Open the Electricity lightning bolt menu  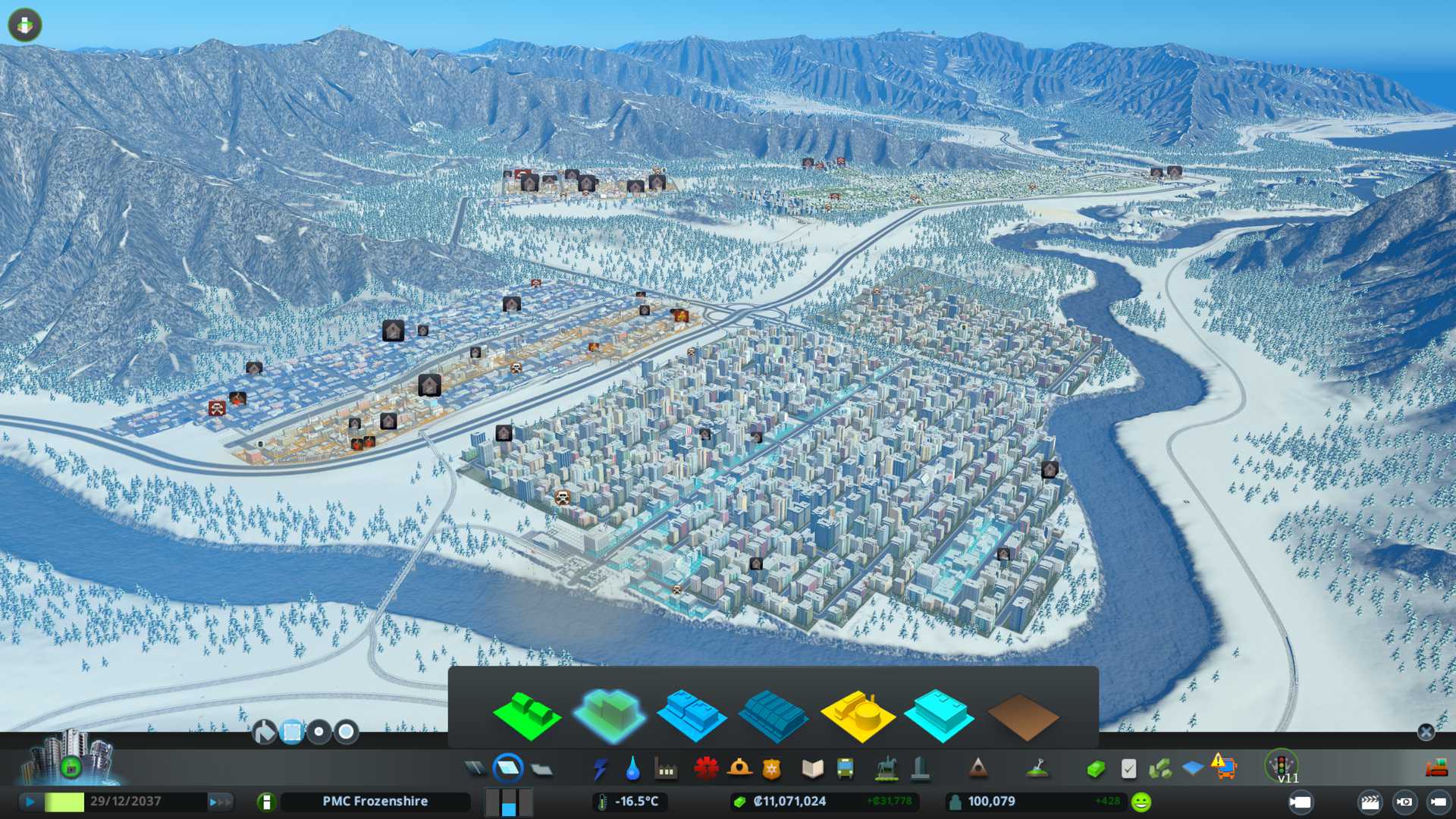click(600, 769)
